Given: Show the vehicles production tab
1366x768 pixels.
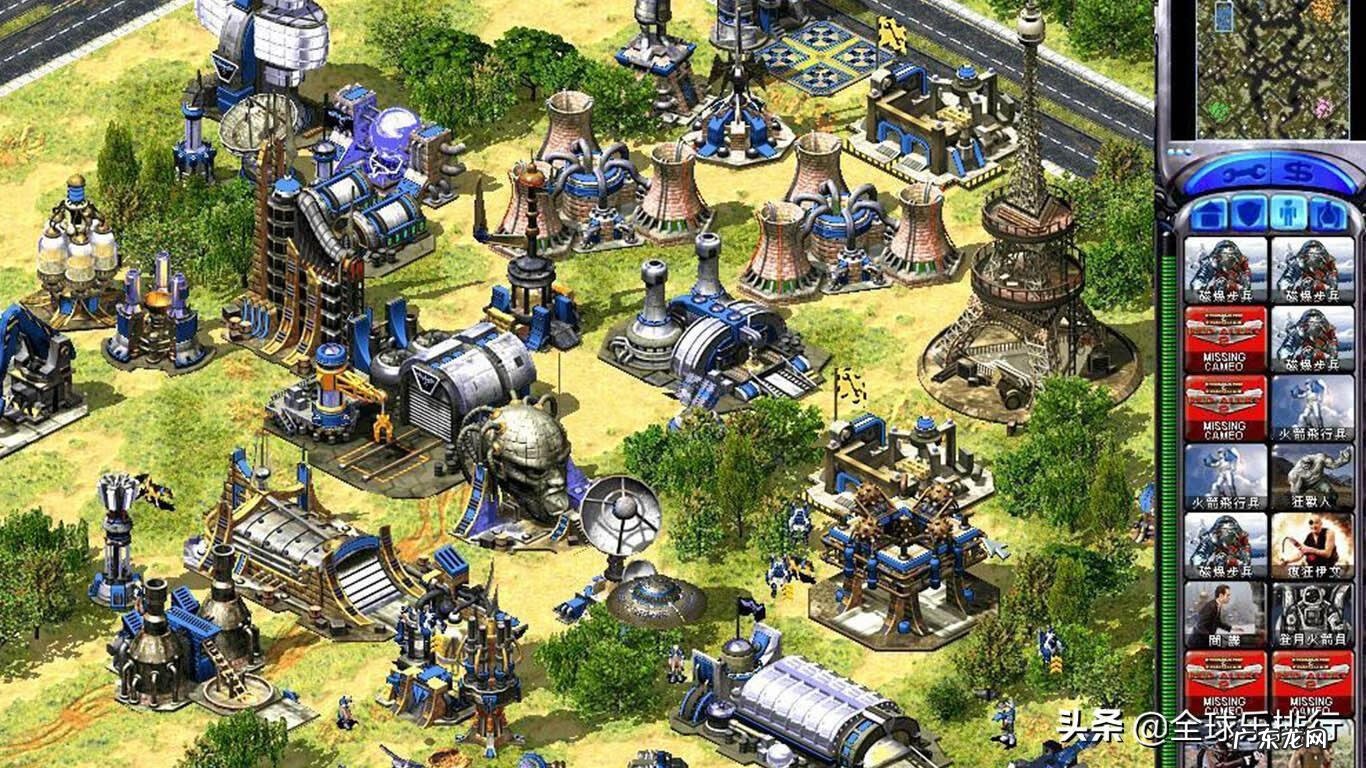Looking at the screenshot, I should (1326, 213).
